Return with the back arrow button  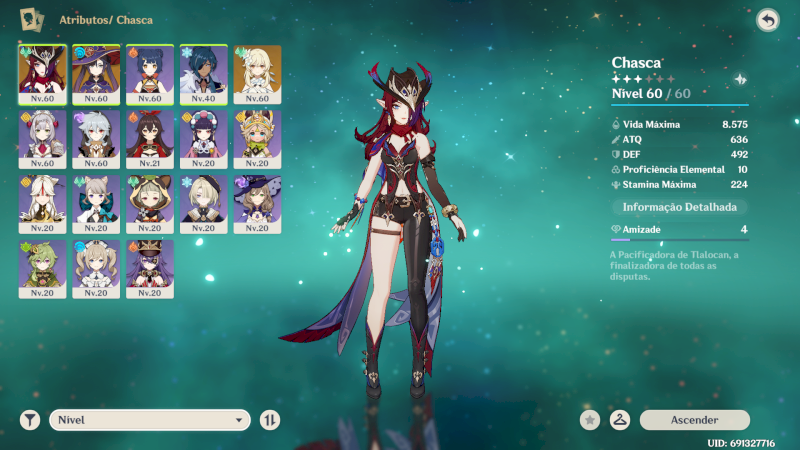pos(767,20)
